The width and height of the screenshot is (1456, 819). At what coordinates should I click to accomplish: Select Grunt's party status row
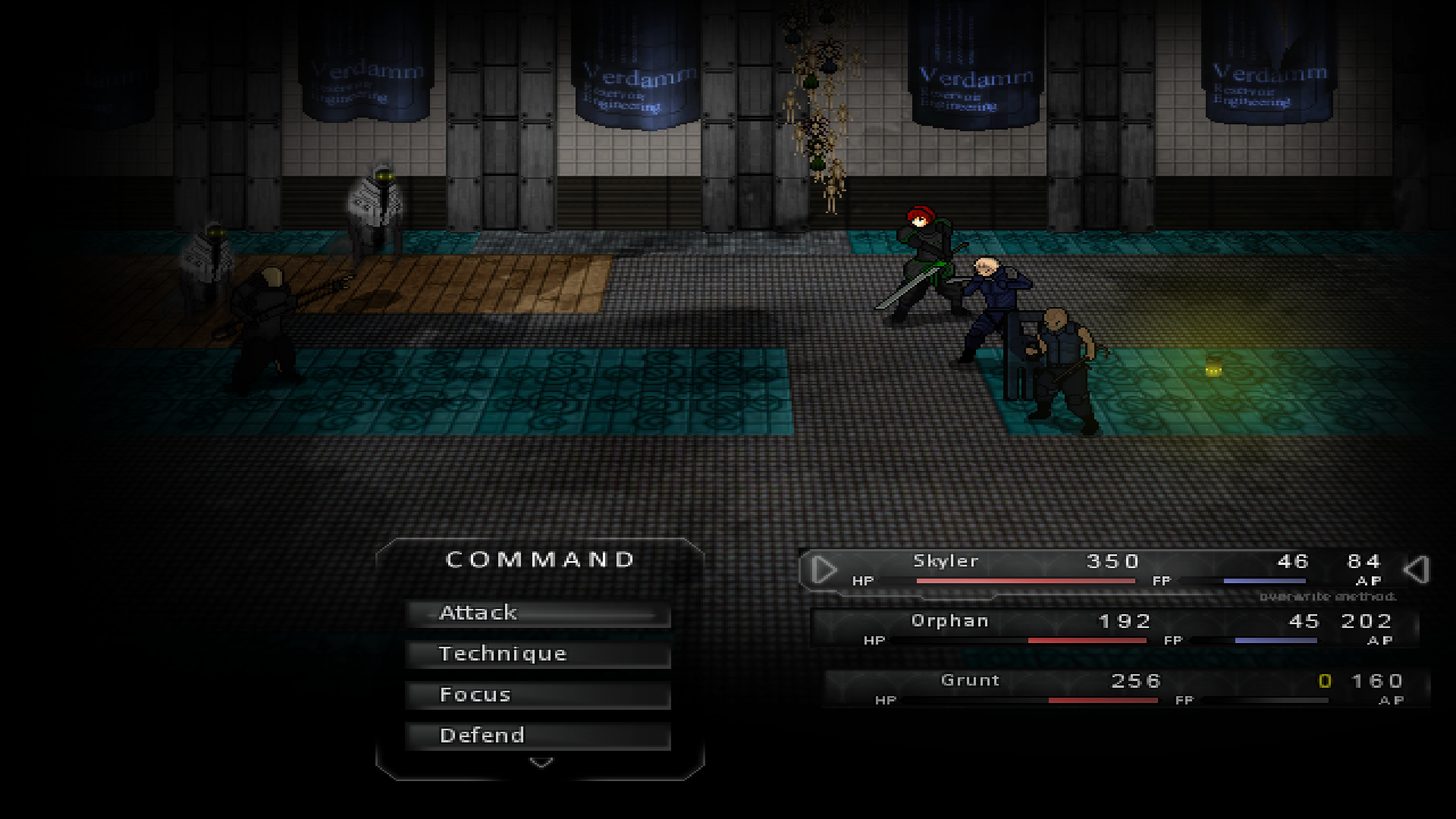tap(1126, 689)
